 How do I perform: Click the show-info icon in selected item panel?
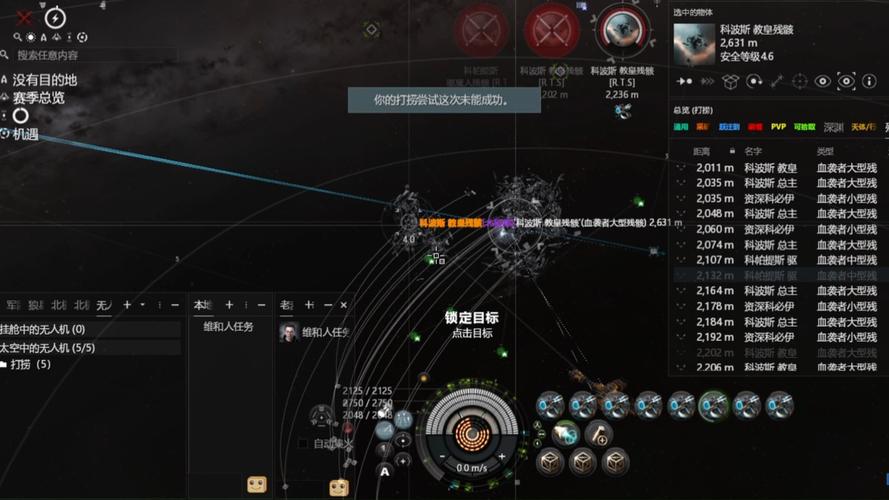870,81
